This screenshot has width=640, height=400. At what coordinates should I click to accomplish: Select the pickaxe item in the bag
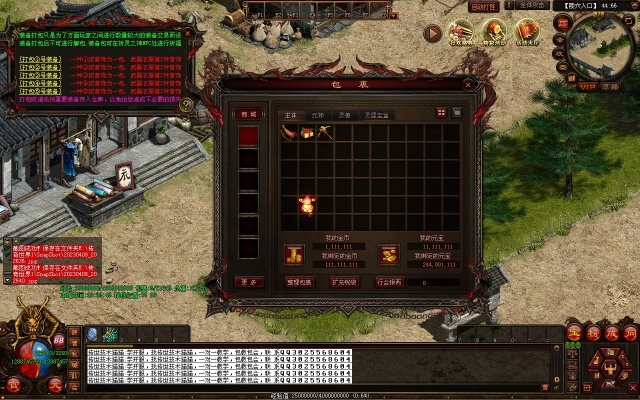(326, 132)
